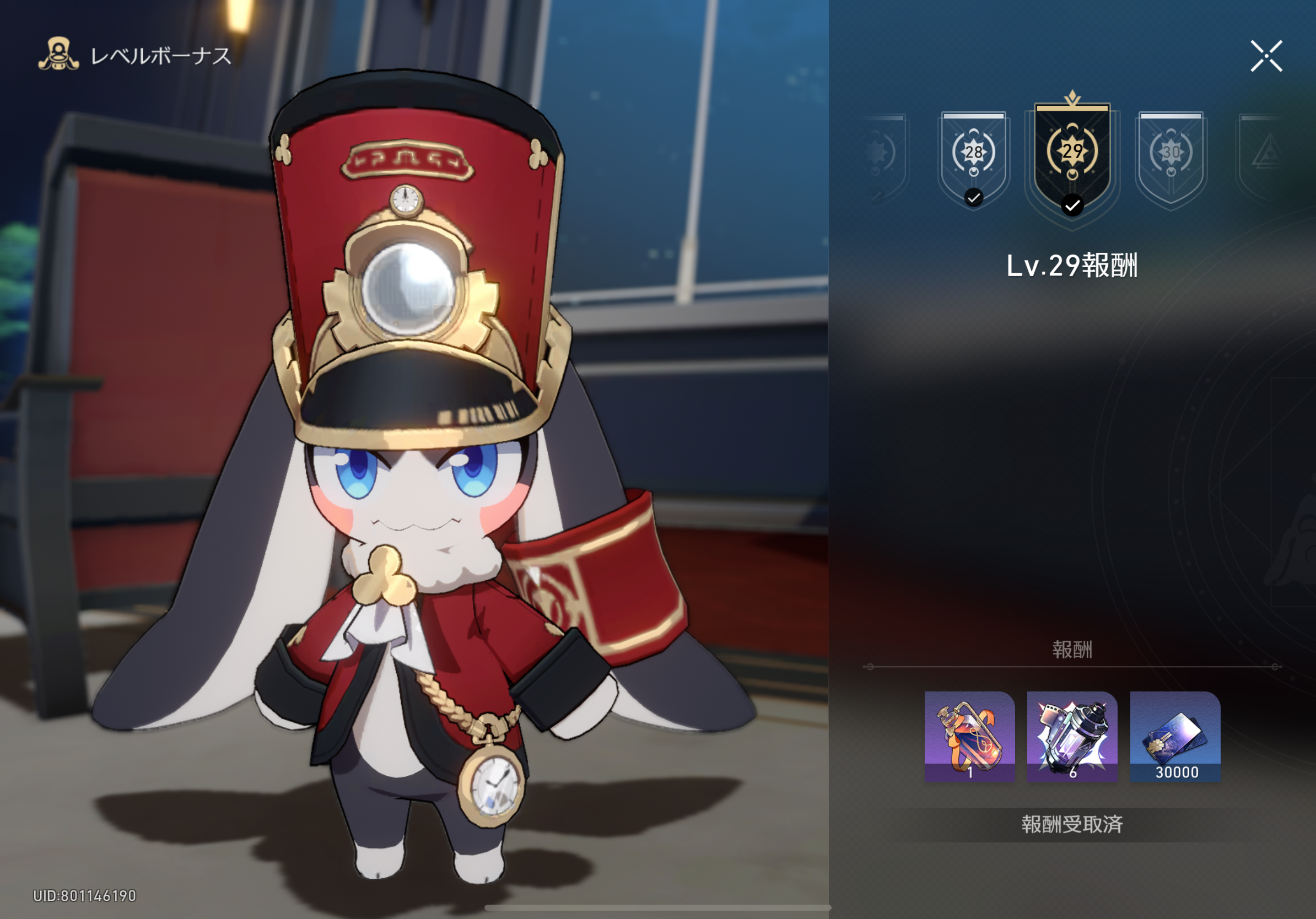
Task: View the 30000 credit reward item
Action: tap(1175, 736)
